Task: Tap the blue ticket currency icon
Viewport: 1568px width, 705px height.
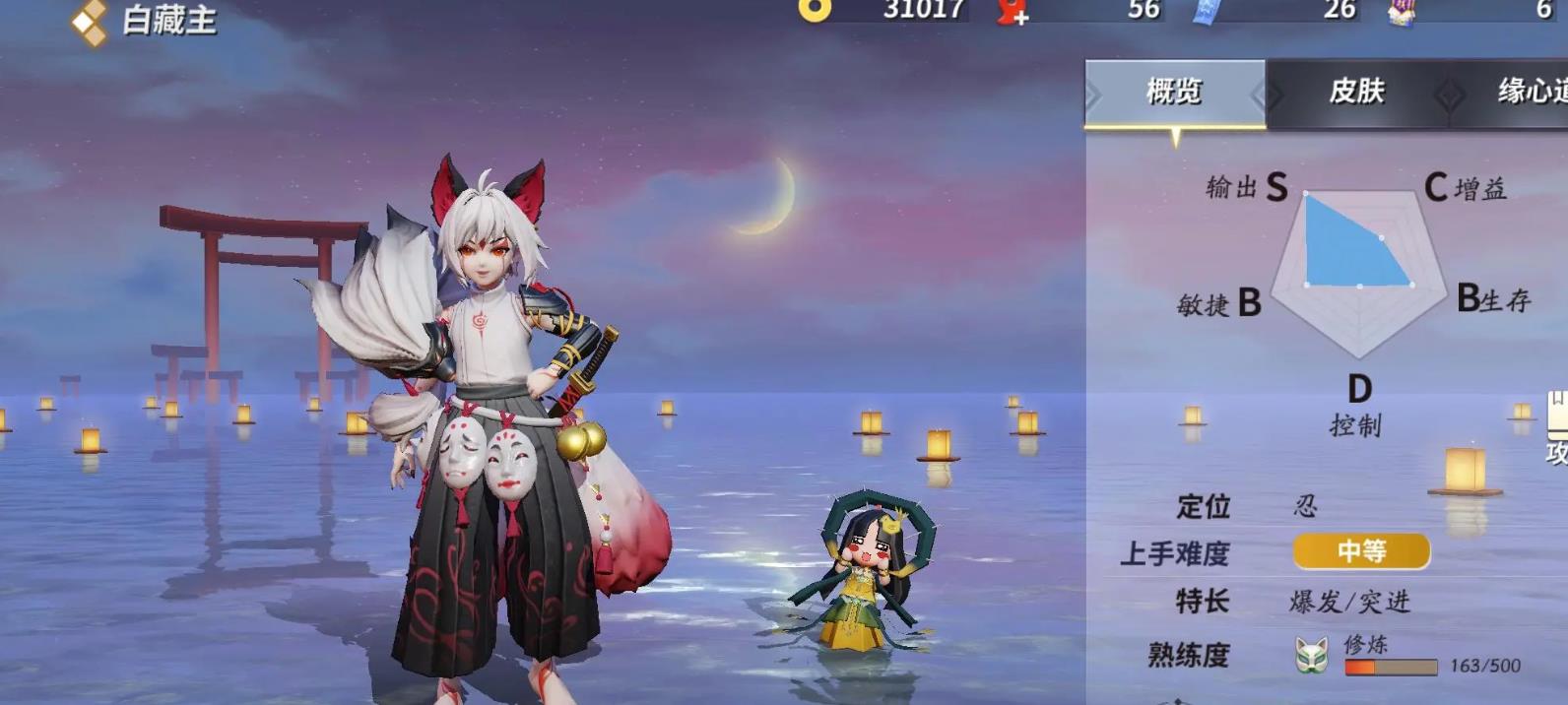Action: click(1209, 10)
